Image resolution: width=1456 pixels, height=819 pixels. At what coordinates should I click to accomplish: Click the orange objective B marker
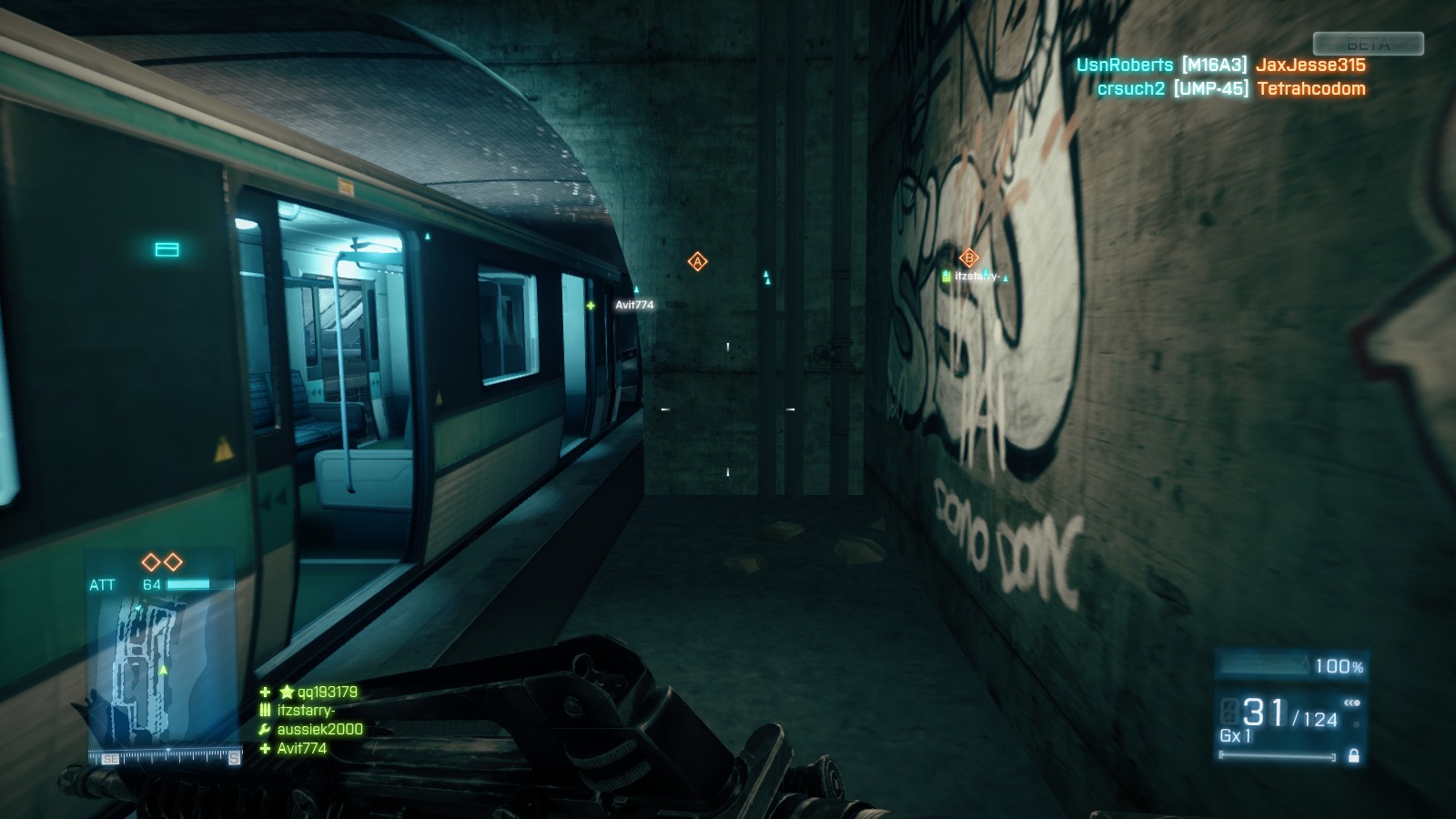pyautogui.click(x=969, y=258)
